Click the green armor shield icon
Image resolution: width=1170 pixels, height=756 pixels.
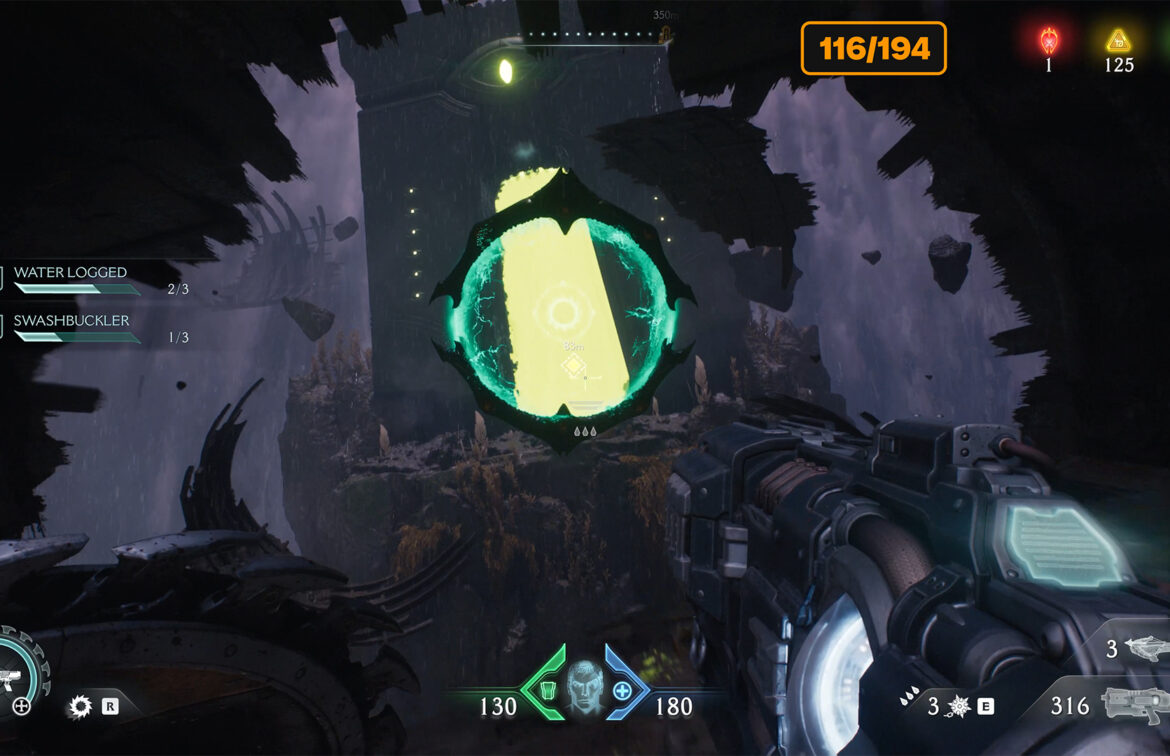pyautogui.click(x=546, y=689)
